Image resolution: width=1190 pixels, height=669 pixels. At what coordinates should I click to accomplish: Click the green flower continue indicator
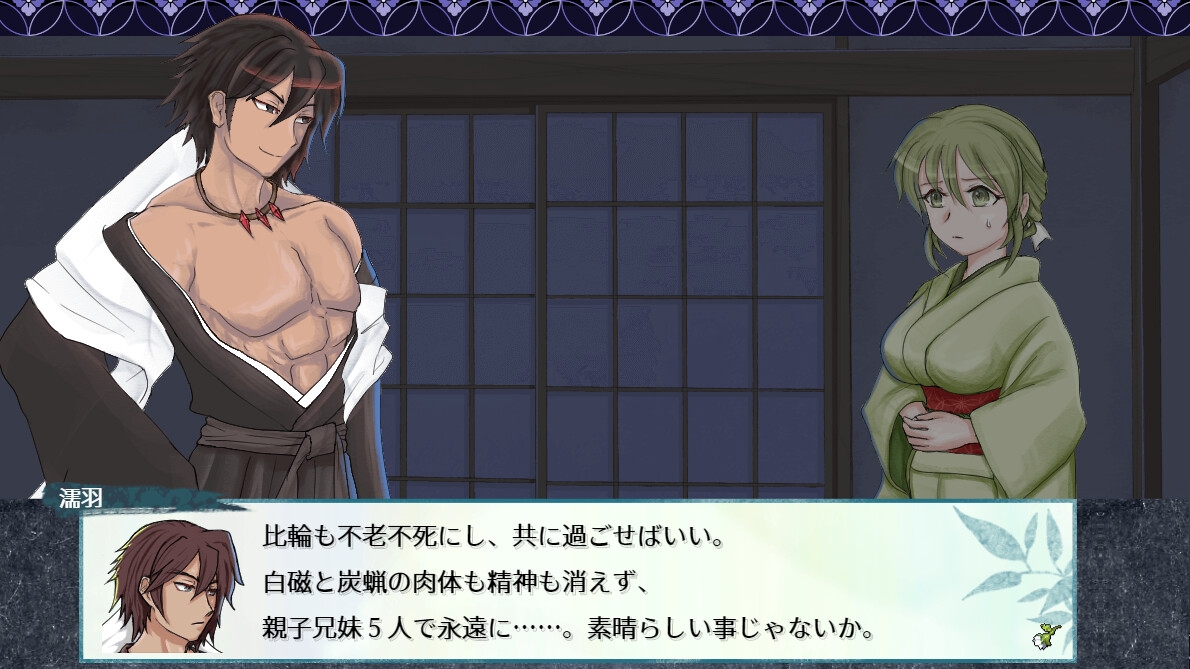click(x=1049, y=634)
